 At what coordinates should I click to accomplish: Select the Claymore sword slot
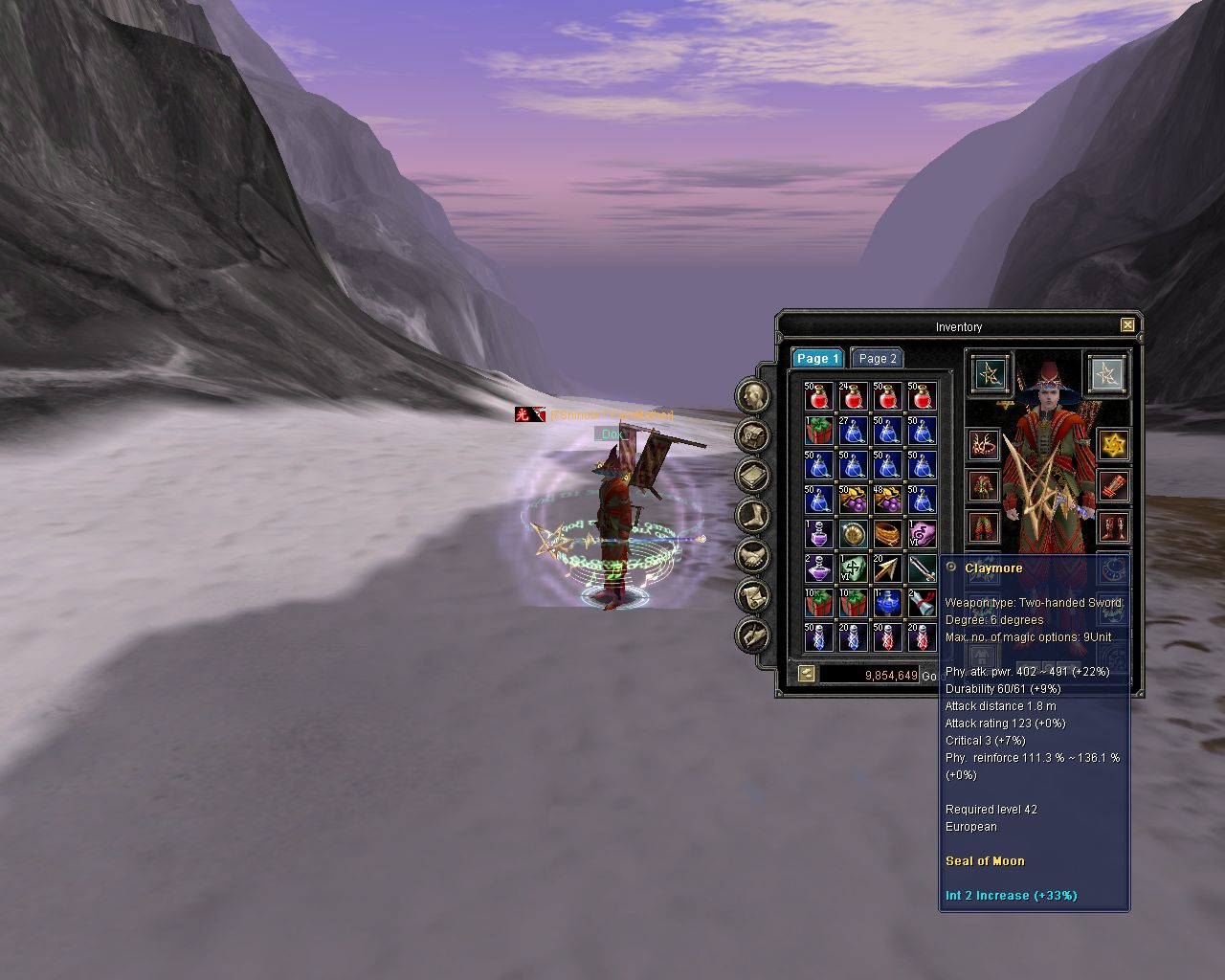[x=922, y=568]
